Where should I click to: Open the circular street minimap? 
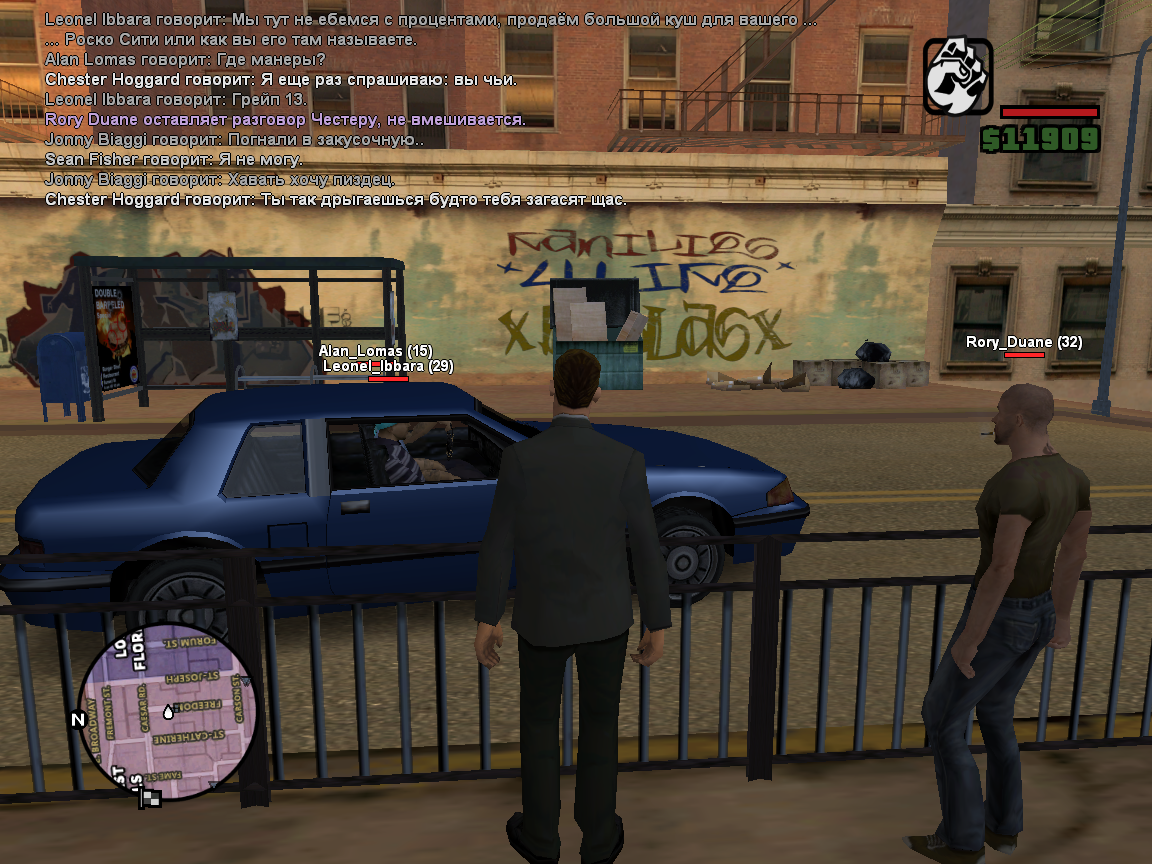pyautogui.click(x=168, y=712)
